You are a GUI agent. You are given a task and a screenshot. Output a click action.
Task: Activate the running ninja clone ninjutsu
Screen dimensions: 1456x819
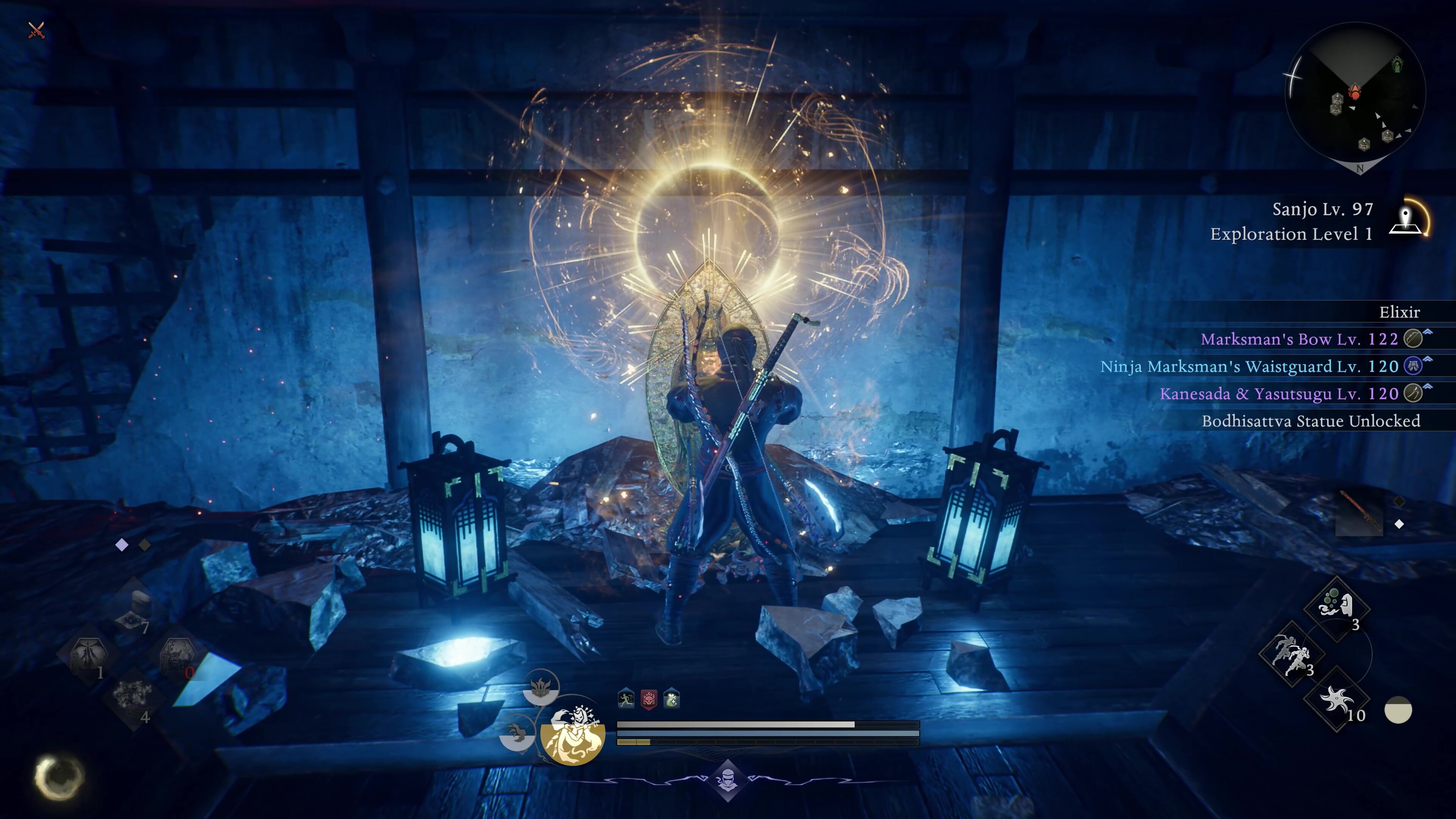(1291, 654)
